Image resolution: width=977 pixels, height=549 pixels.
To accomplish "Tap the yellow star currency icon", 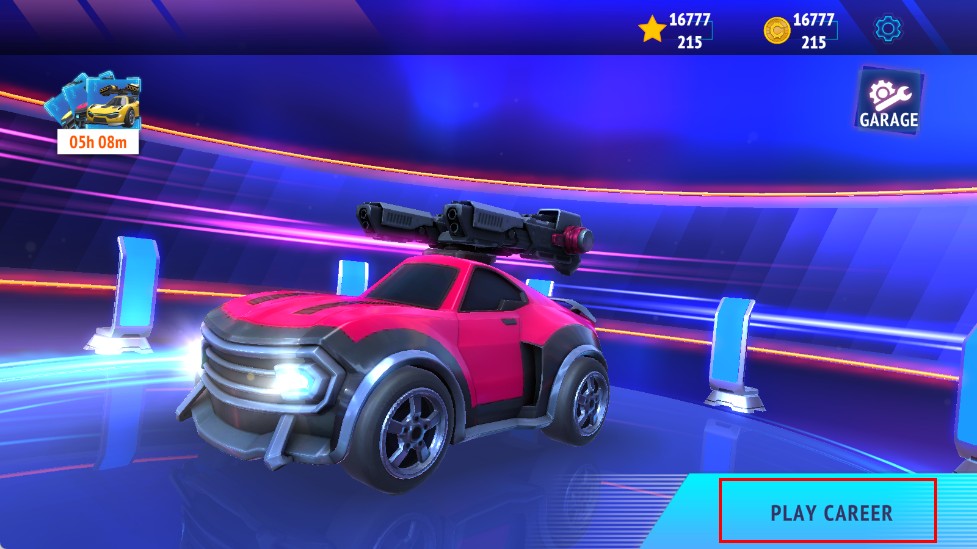I will pyautogui.click(x=652, y=30).
